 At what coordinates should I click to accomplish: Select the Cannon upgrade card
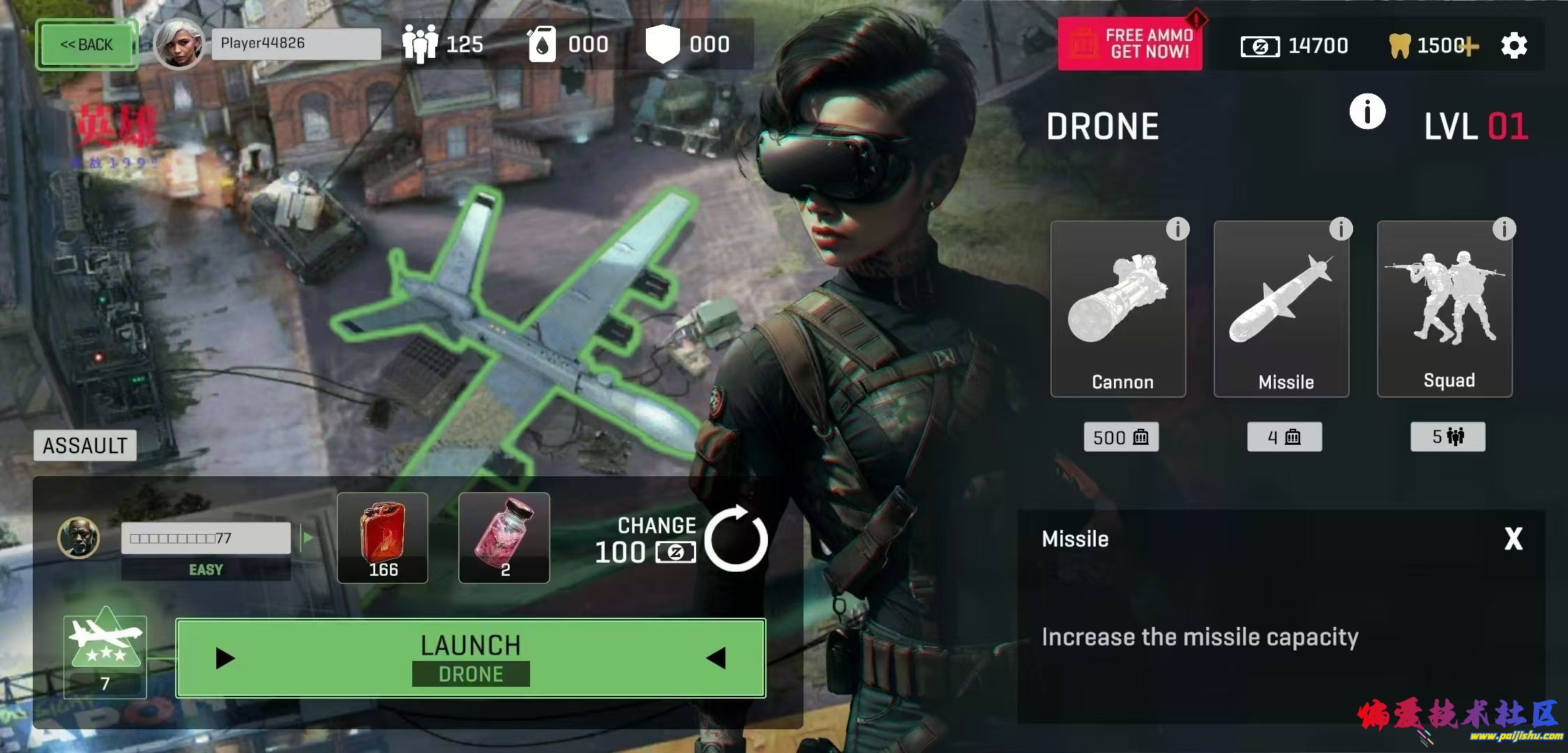click(1118, 309)
